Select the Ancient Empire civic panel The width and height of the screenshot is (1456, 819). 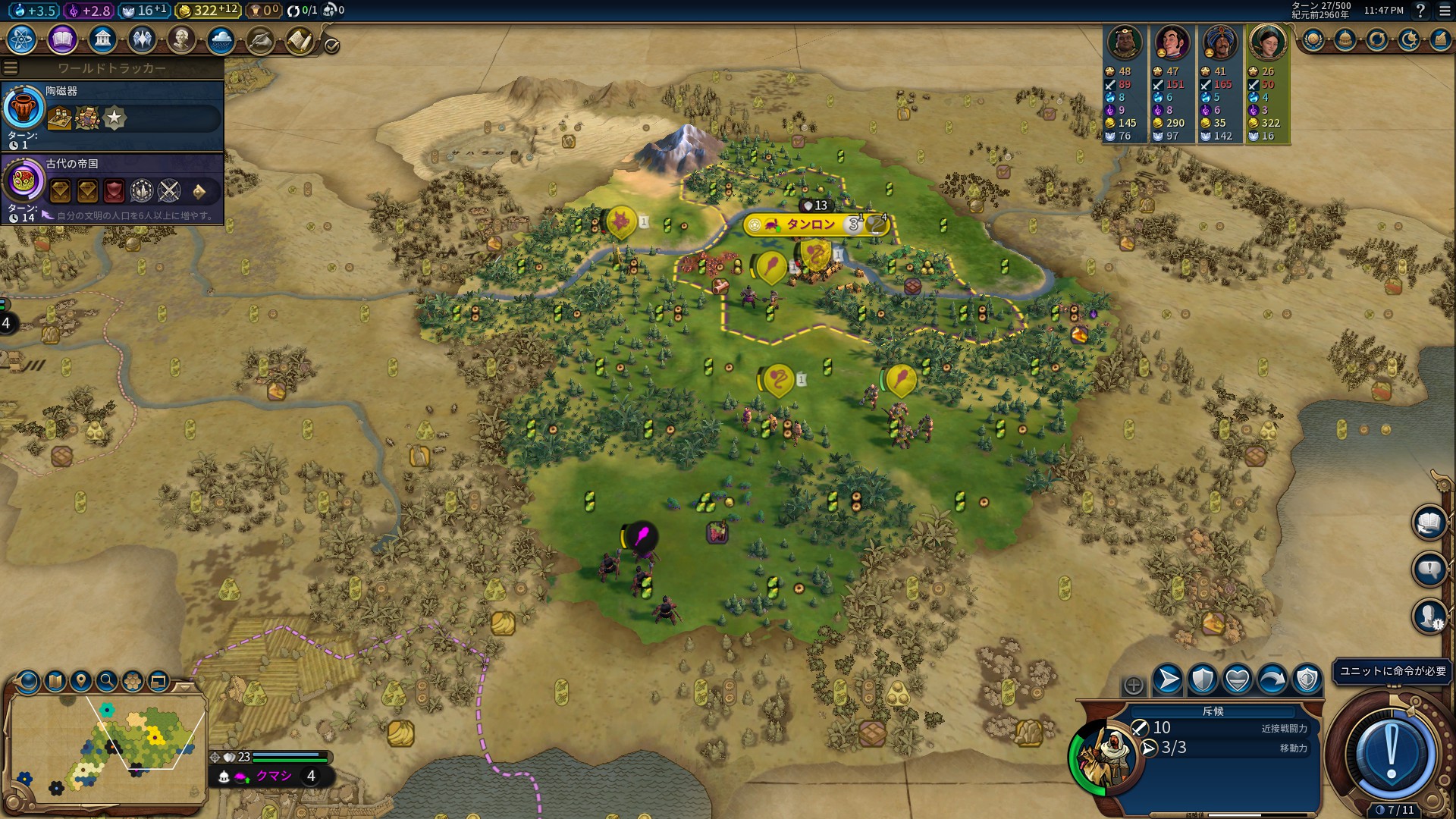(x=112, y=187)
